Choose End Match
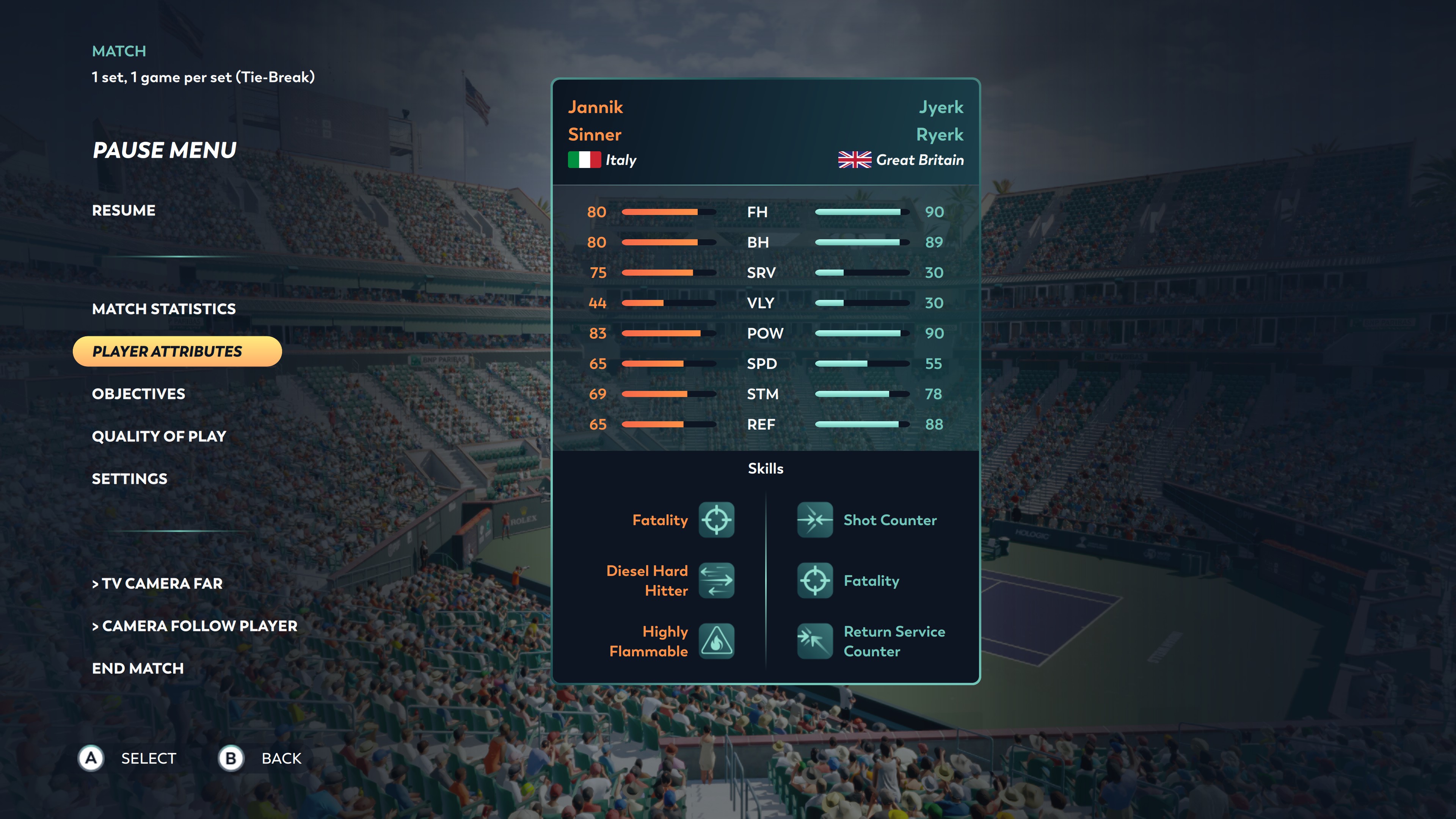This screenshot has width=1456, height=819. (x=137, y=668)
